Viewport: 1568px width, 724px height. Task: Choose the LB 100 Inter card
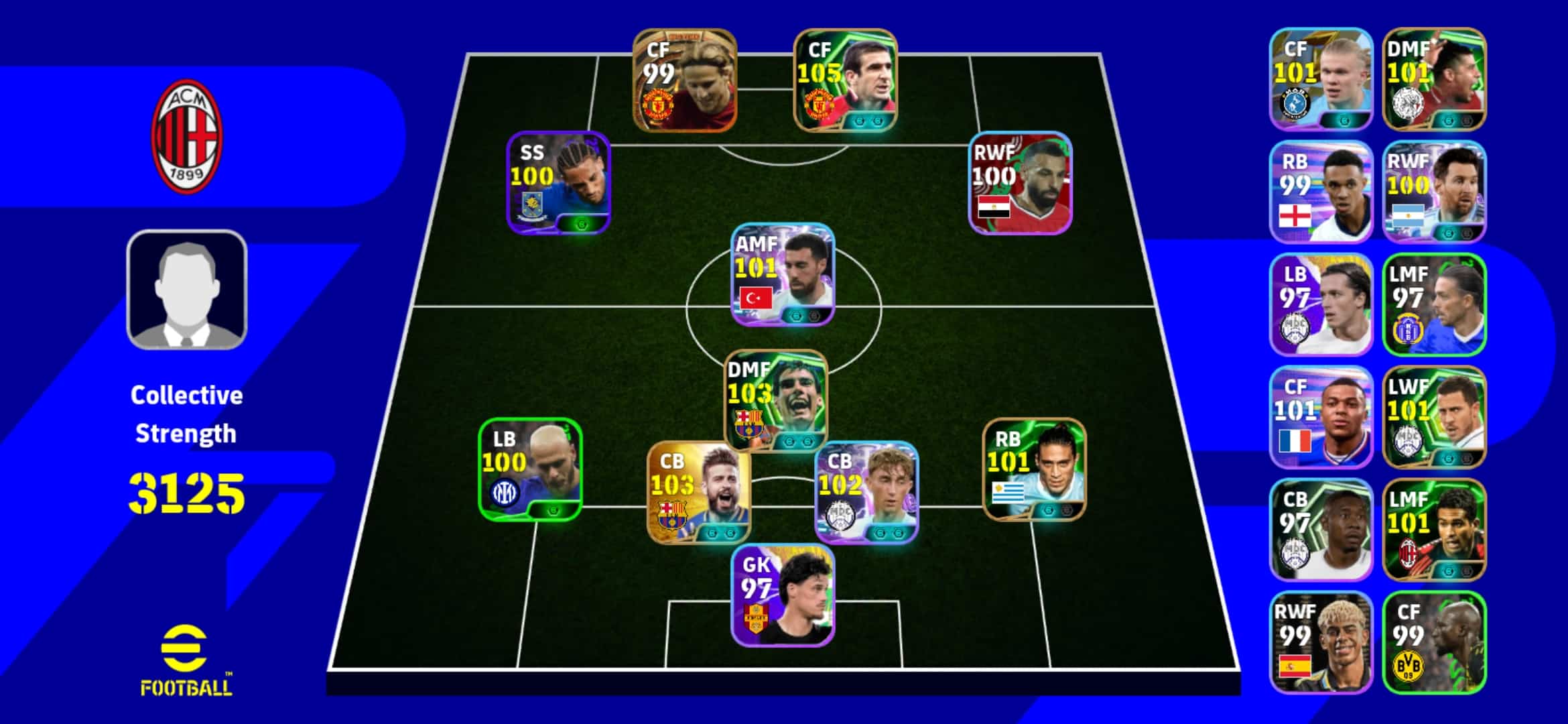tap(530, 469)
